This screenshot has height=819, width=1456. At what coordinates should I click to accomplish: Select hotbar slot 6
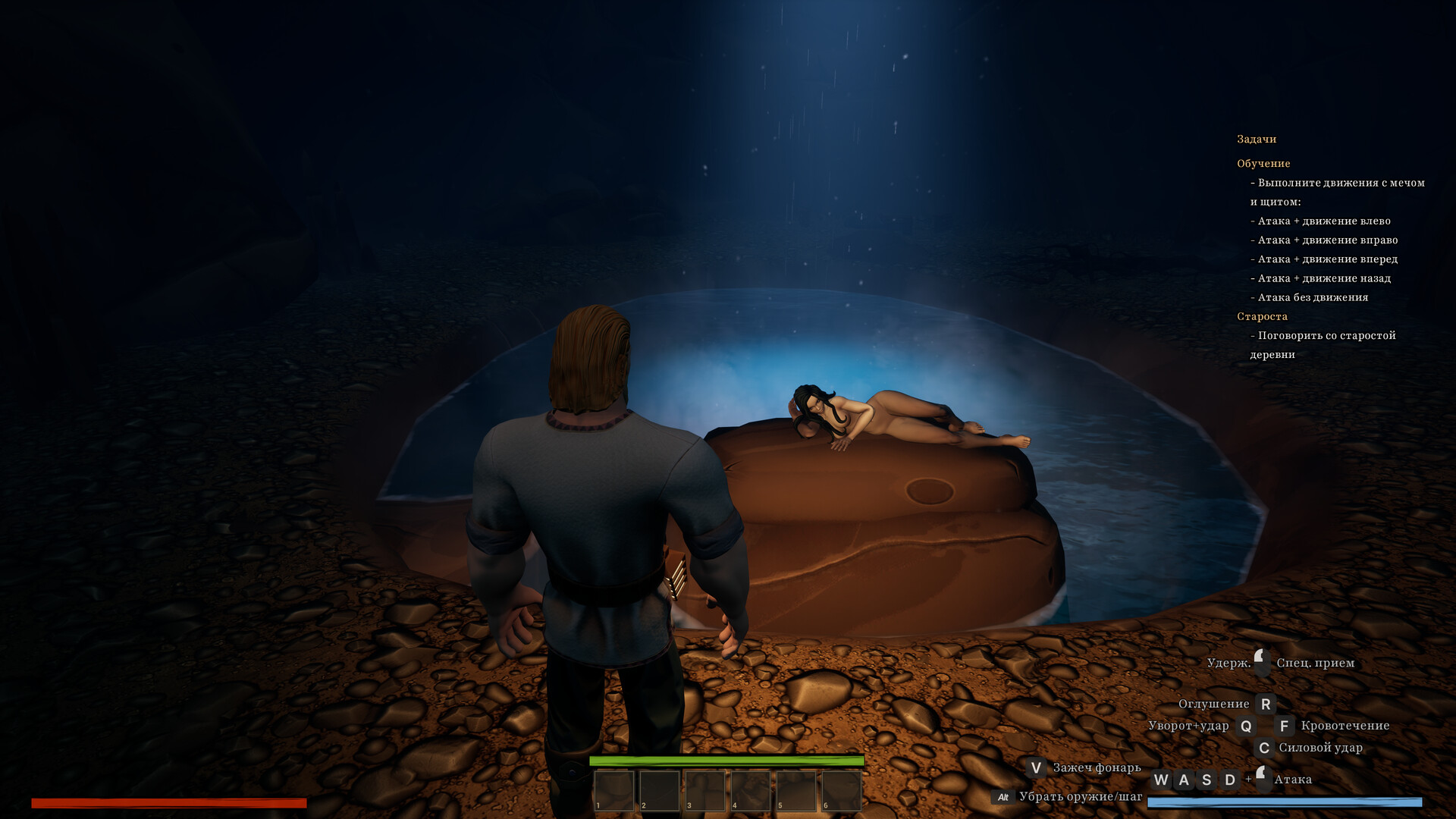[840, 792]
